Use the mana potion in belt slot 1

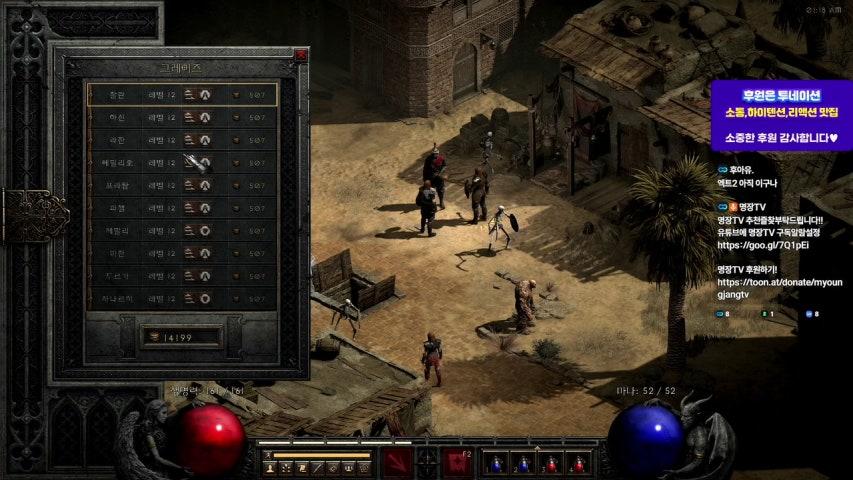pyautogui.click(x=496, y=463)
